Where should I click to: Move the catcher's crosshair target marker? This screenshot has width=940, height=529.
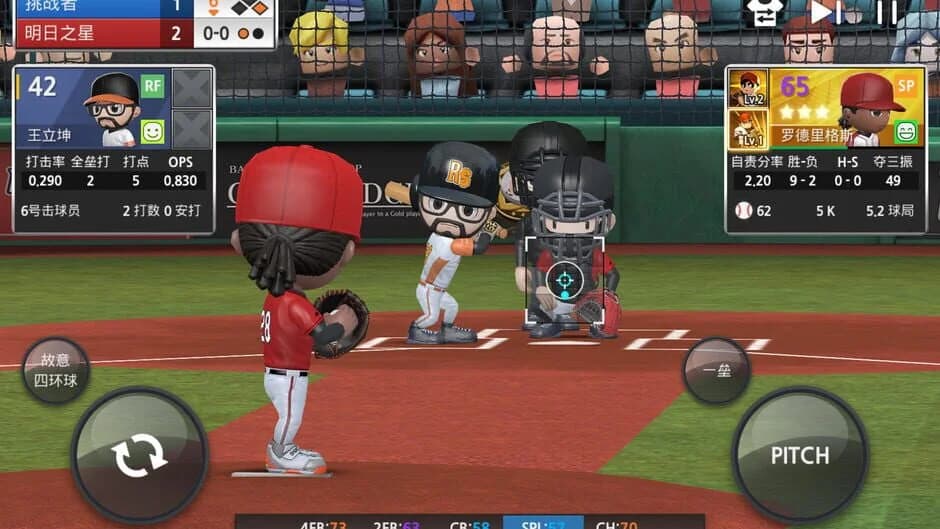click(x=565, y=281)
